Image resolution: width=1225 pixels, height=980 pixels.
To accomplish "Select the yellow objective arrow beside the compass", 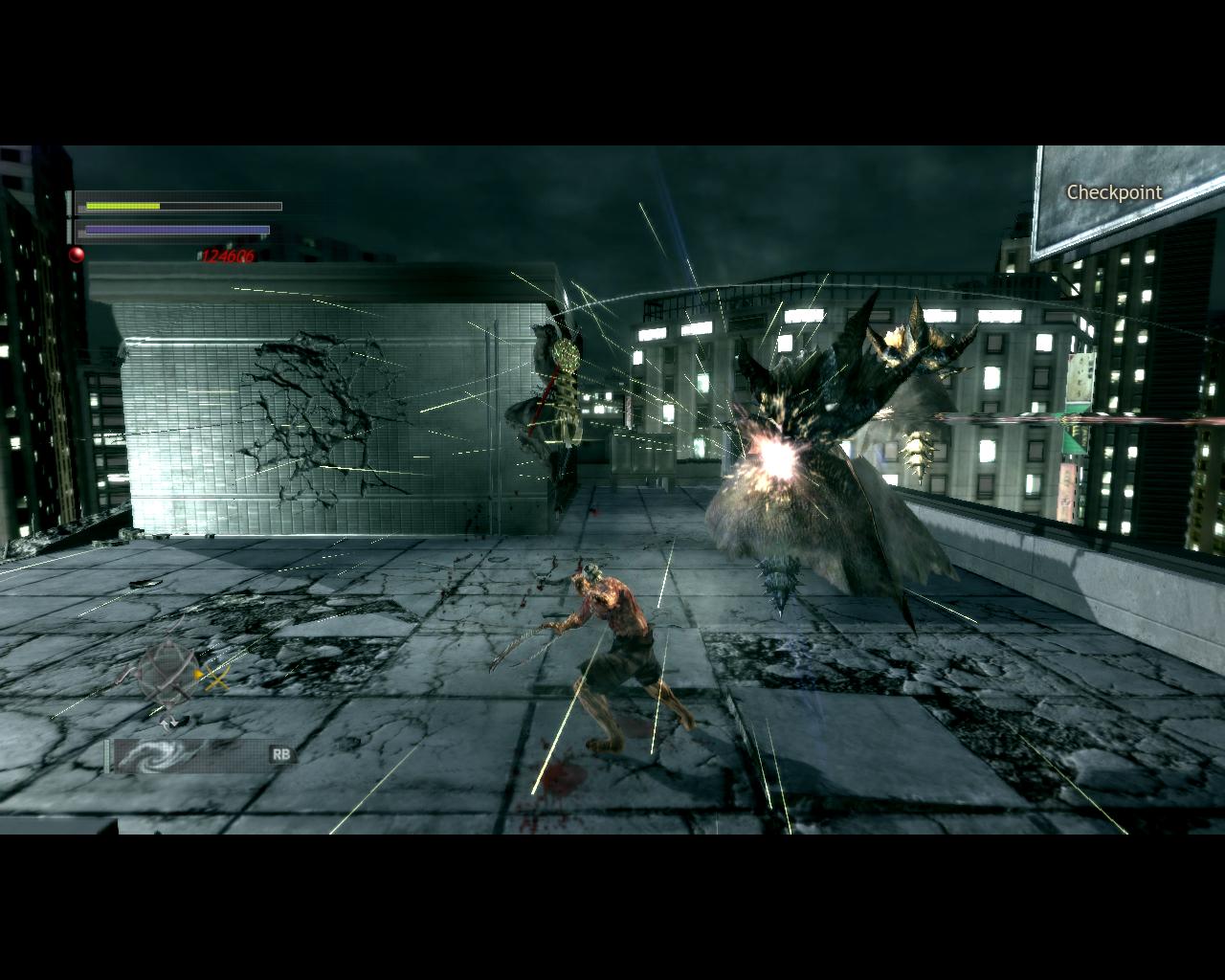I will (x=198, y=674).
